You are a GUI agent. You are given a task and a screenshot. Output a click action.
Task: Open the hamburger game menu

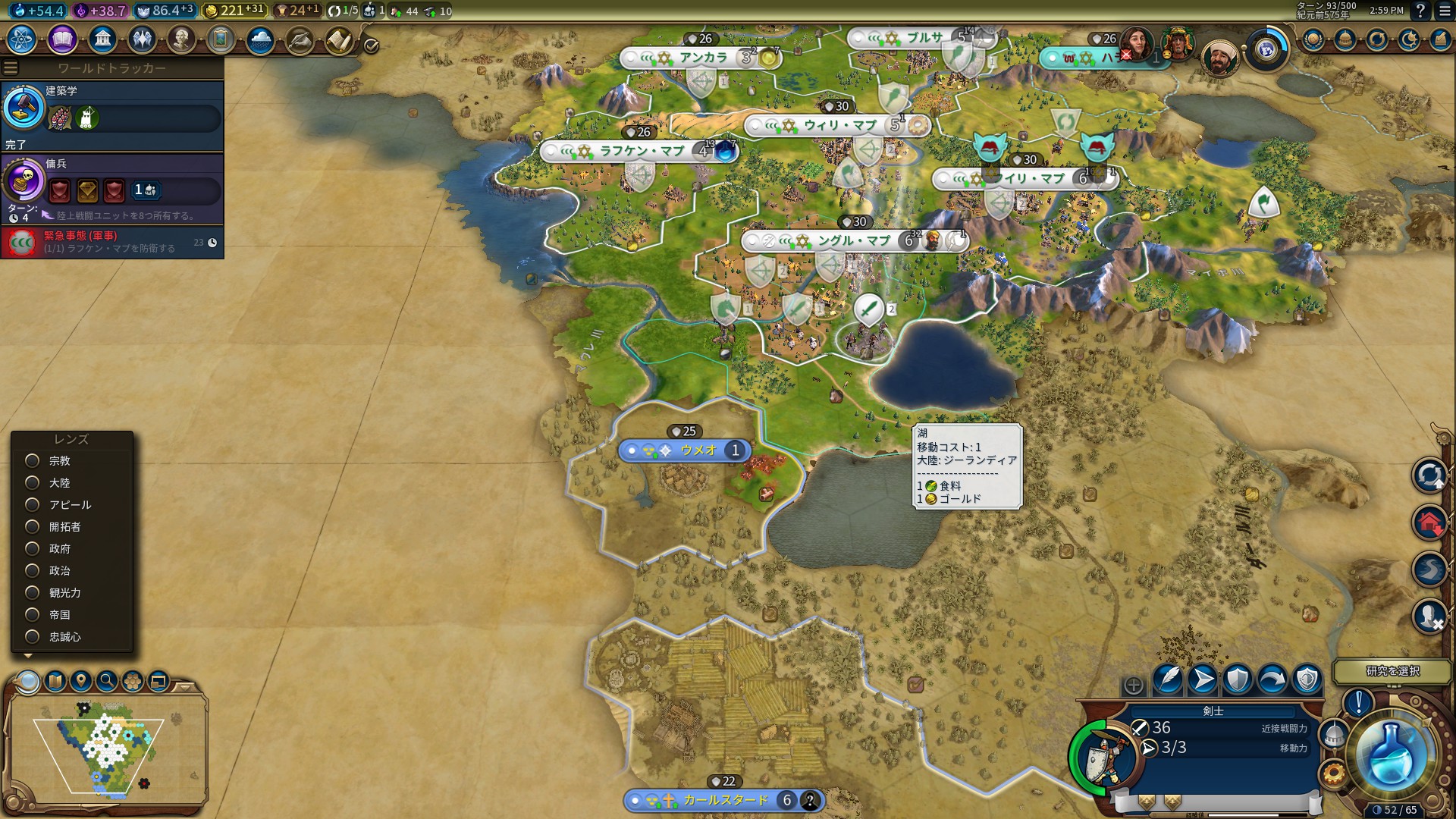(x=1444, y=11)
